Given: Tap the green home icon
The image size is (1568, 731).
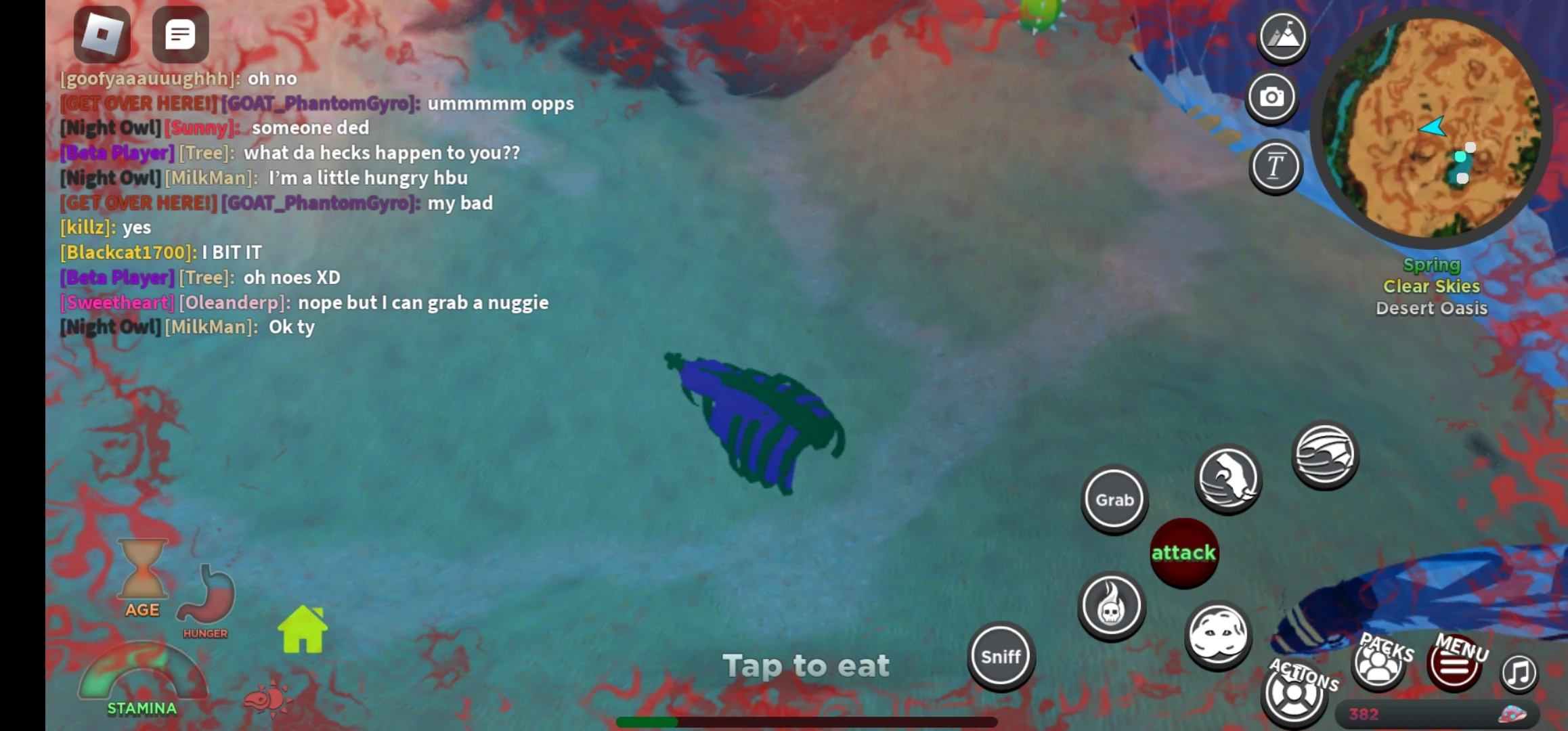Looking at the screenshot, I should [x=303, y=628].
